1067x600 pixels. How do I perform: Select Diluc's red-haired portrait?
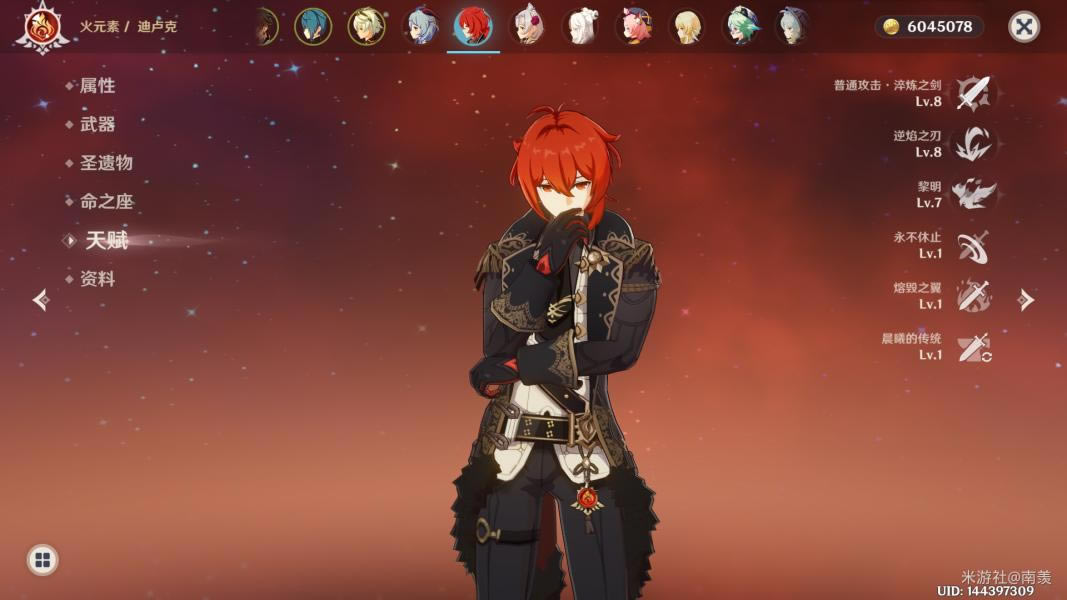(473, 27)
